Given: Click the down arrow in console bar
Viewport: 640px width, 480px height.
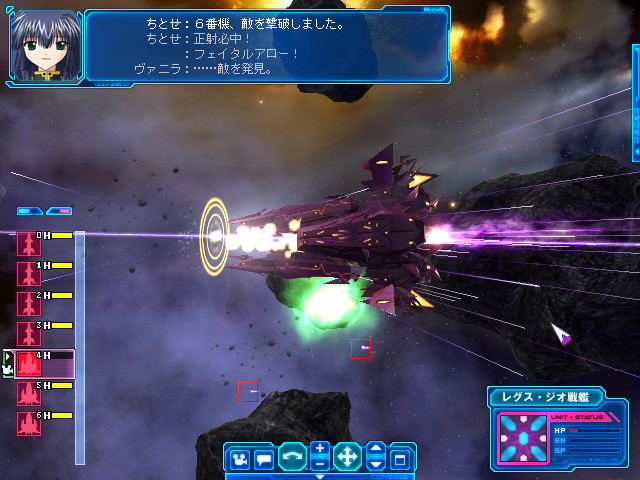Looking at the screenshot, I should (375, 465).
